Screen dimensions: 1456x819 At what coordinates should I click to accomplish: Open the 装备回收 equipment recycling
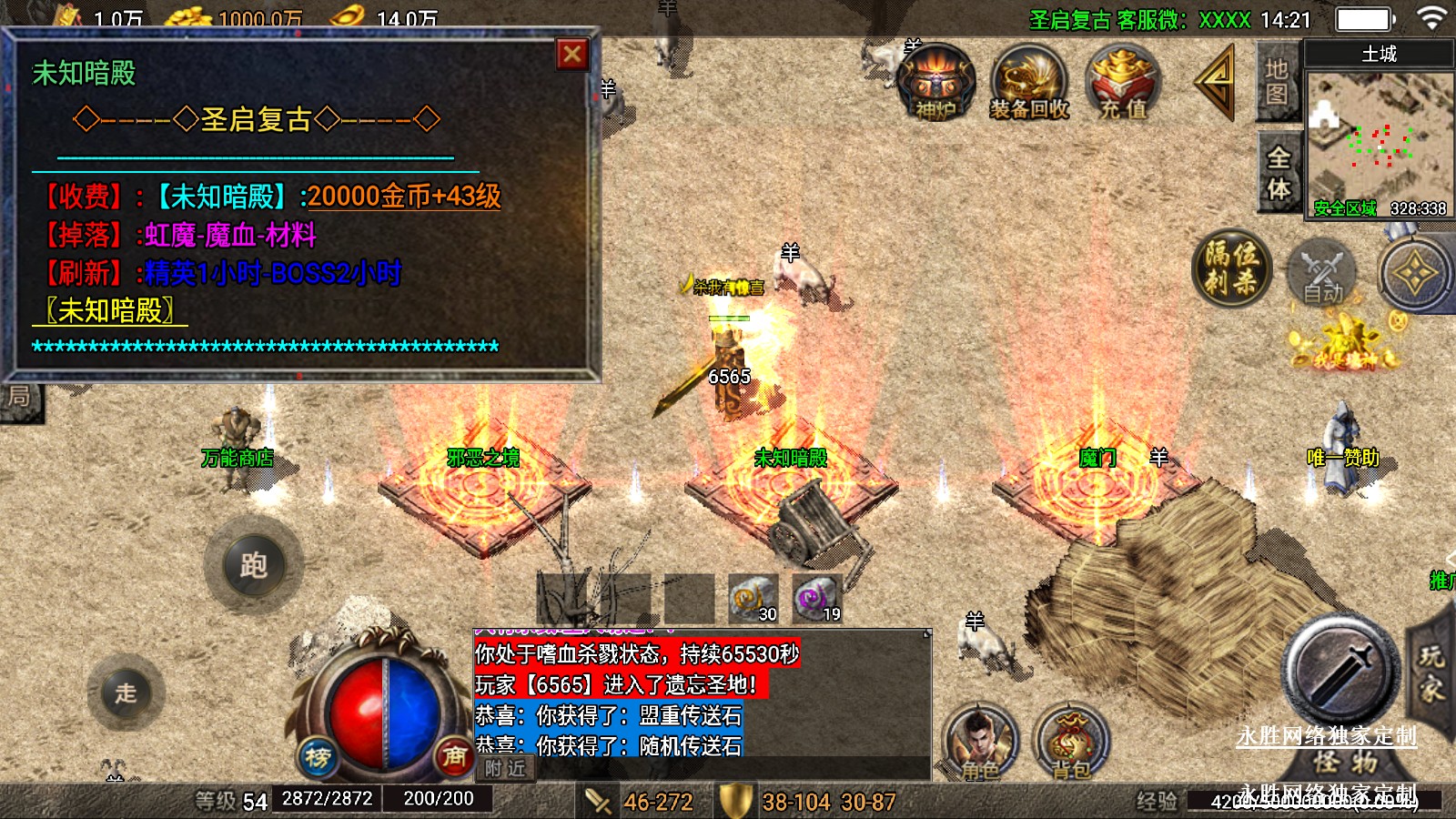1029,84
